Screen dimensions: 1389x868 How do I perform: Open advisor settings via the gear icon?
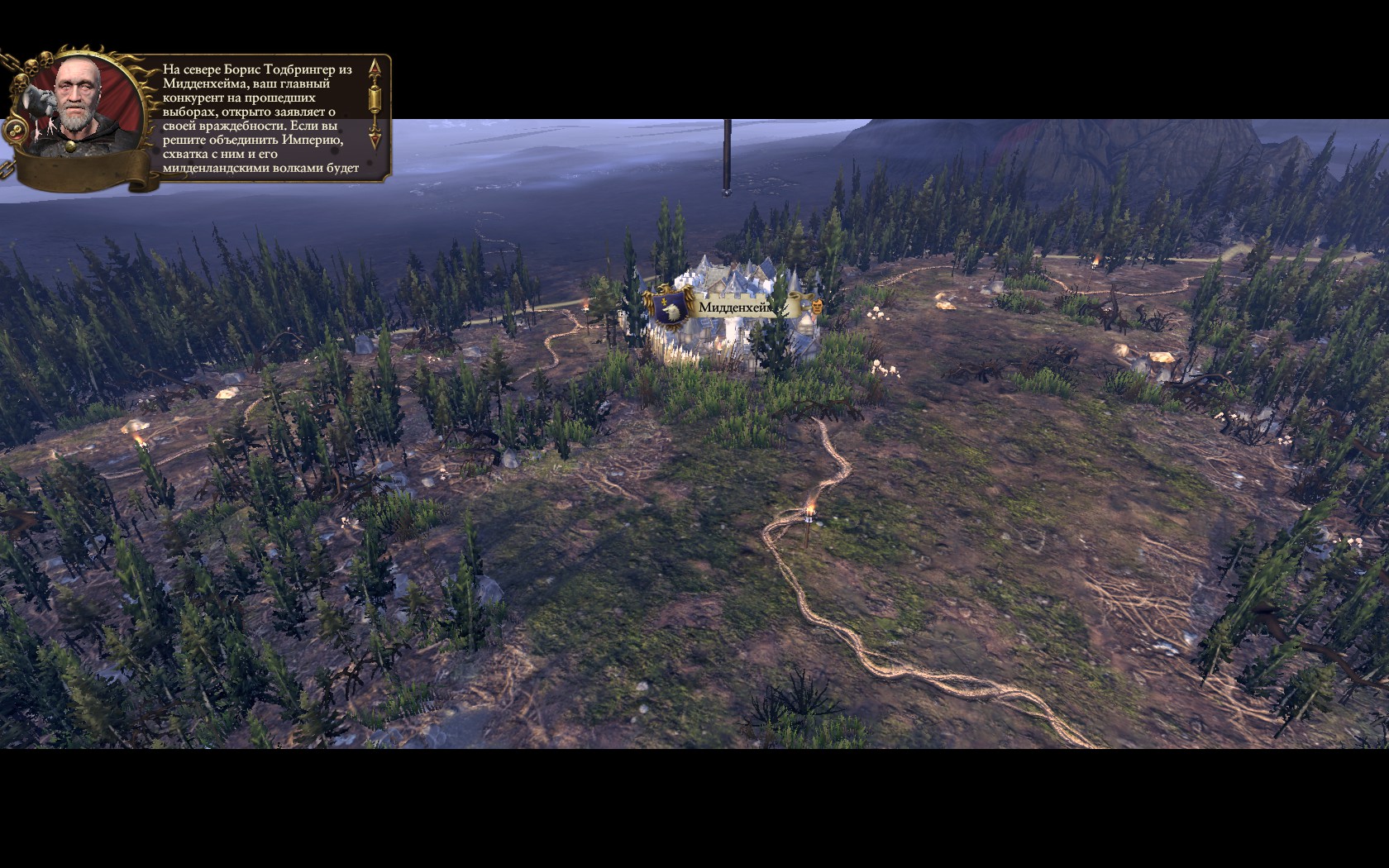point(16,131)
